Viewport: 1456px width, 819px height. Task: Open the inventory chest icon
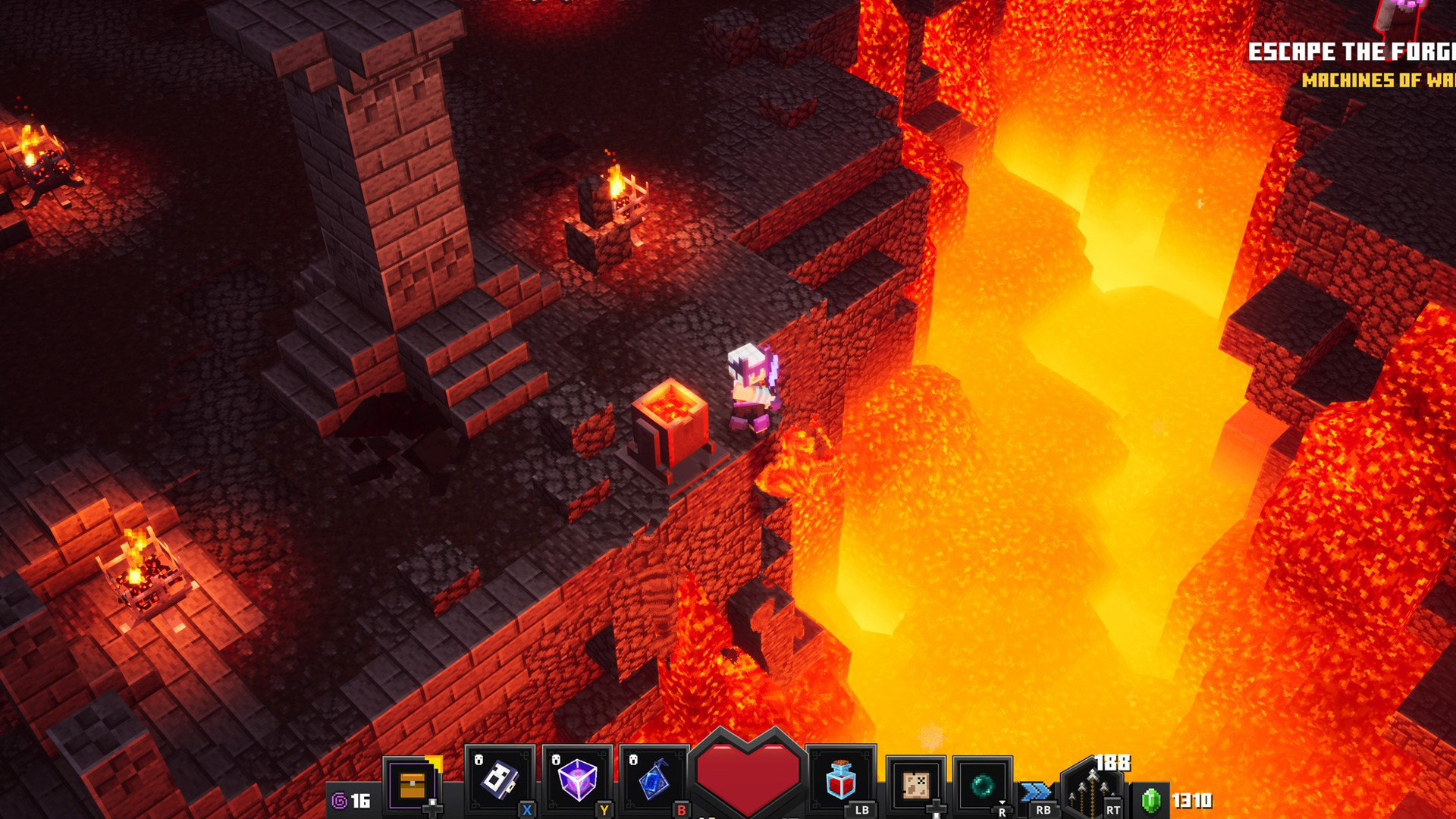click(x=413, y=785)
